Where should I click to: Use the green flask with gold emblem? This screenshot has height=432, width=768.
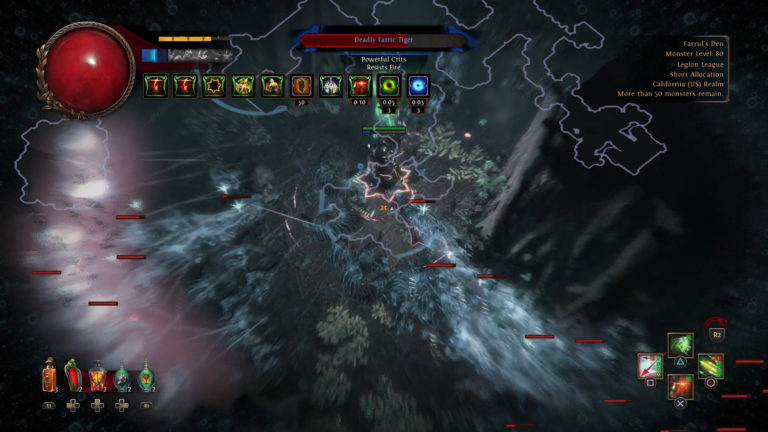click(x=146, y=378)
